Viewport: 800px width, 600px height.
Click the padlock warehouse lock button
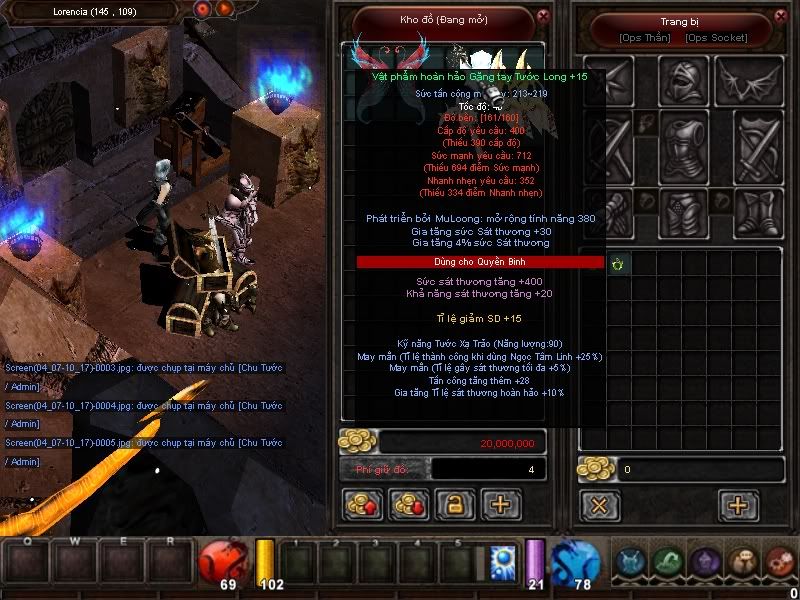(454, 505)
